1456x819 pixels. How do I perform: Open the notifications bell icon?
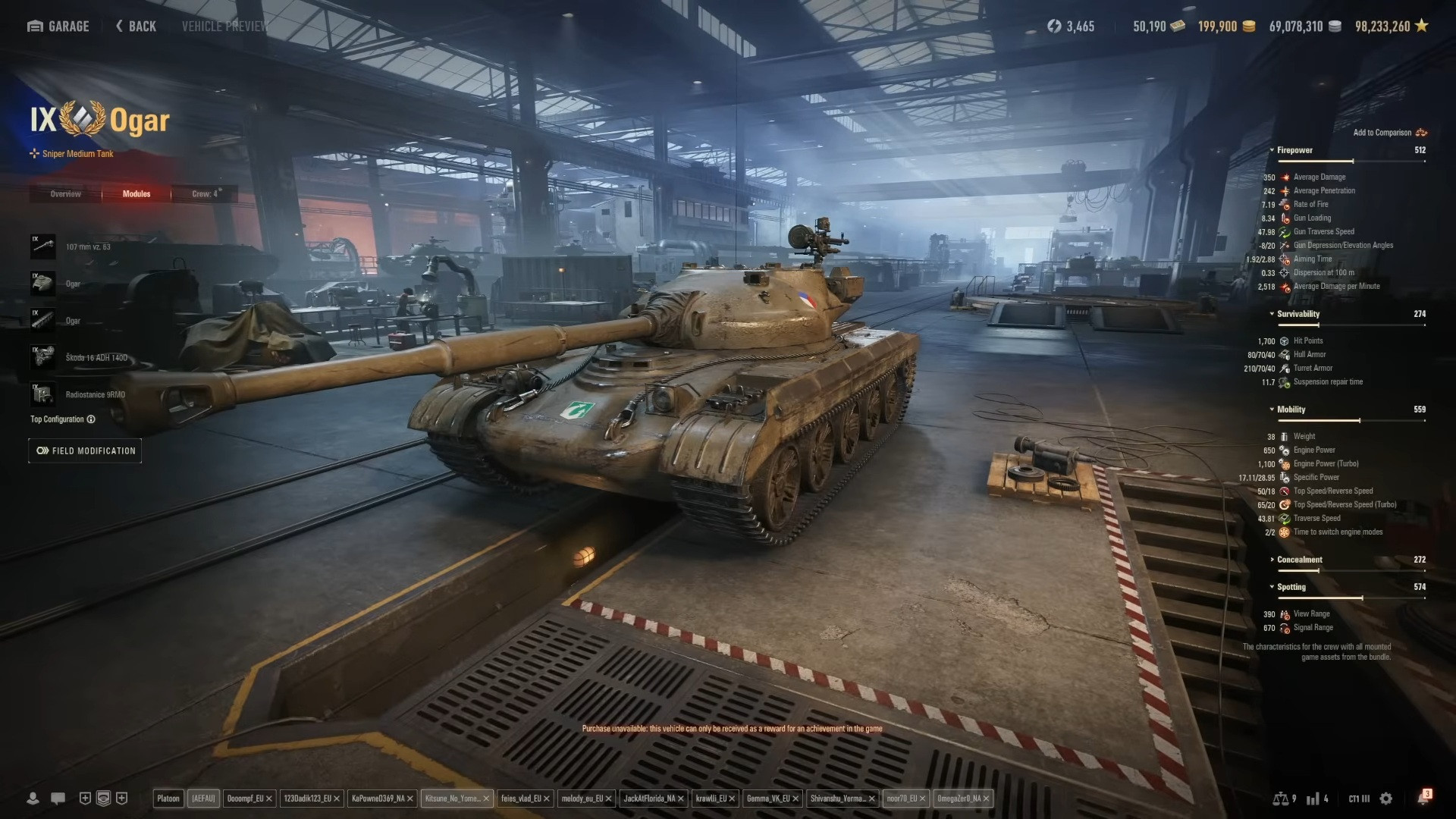pos(1422,798)
